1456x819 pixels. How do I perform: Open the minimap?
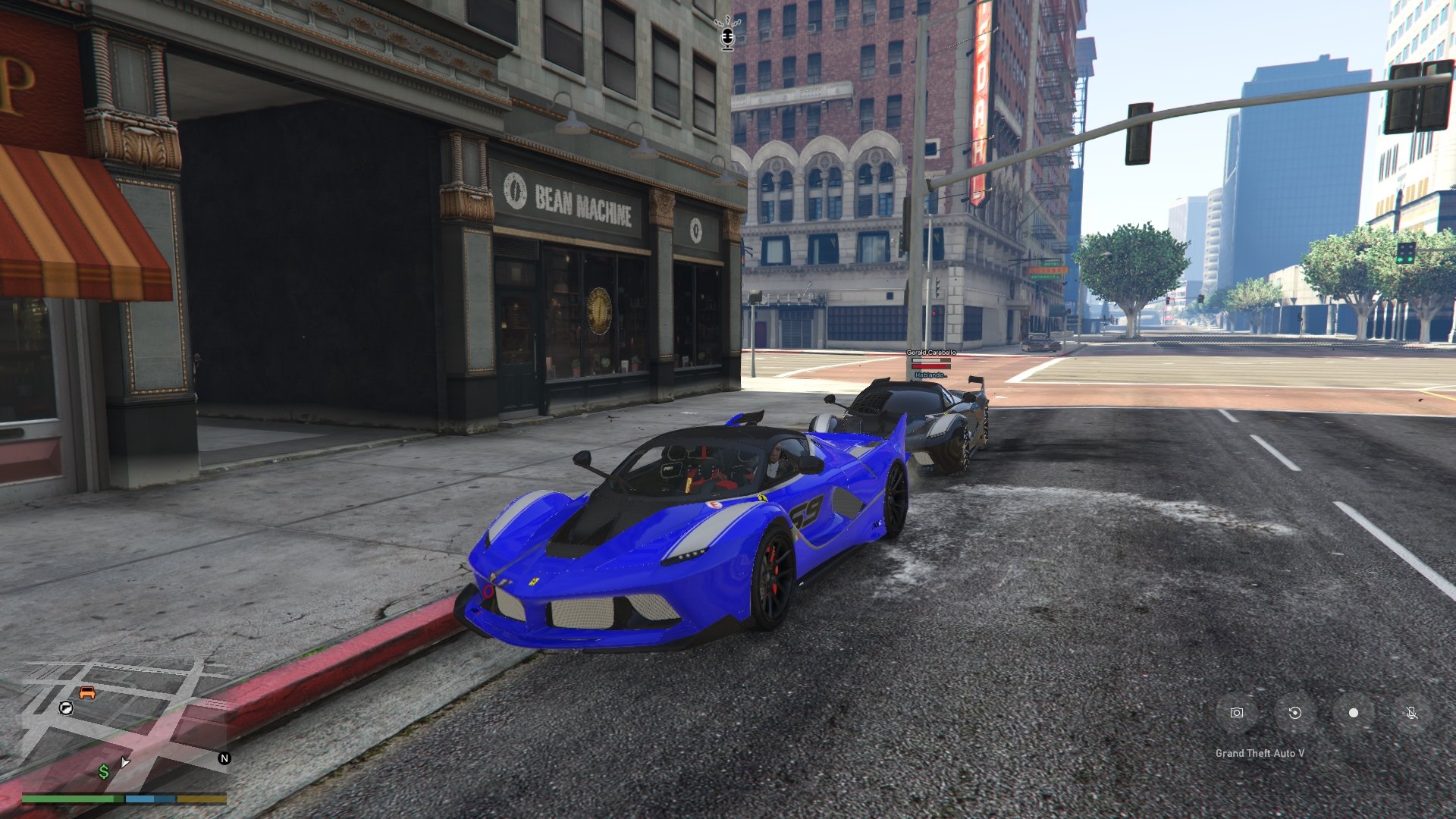pos(121,724)
